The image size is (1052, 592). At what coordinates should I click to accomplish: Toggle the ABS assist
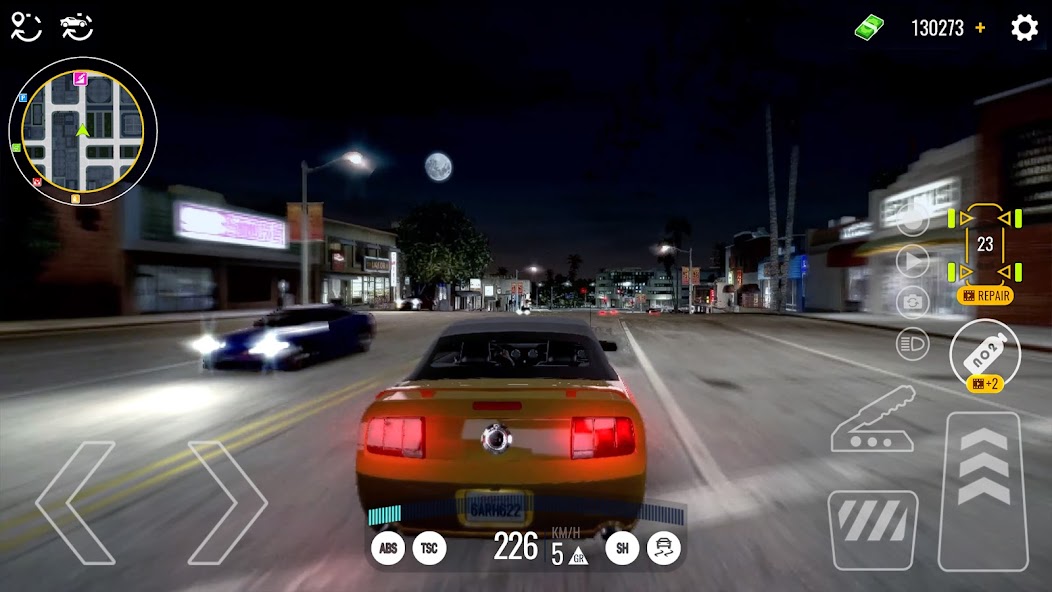tap(388, 548)
